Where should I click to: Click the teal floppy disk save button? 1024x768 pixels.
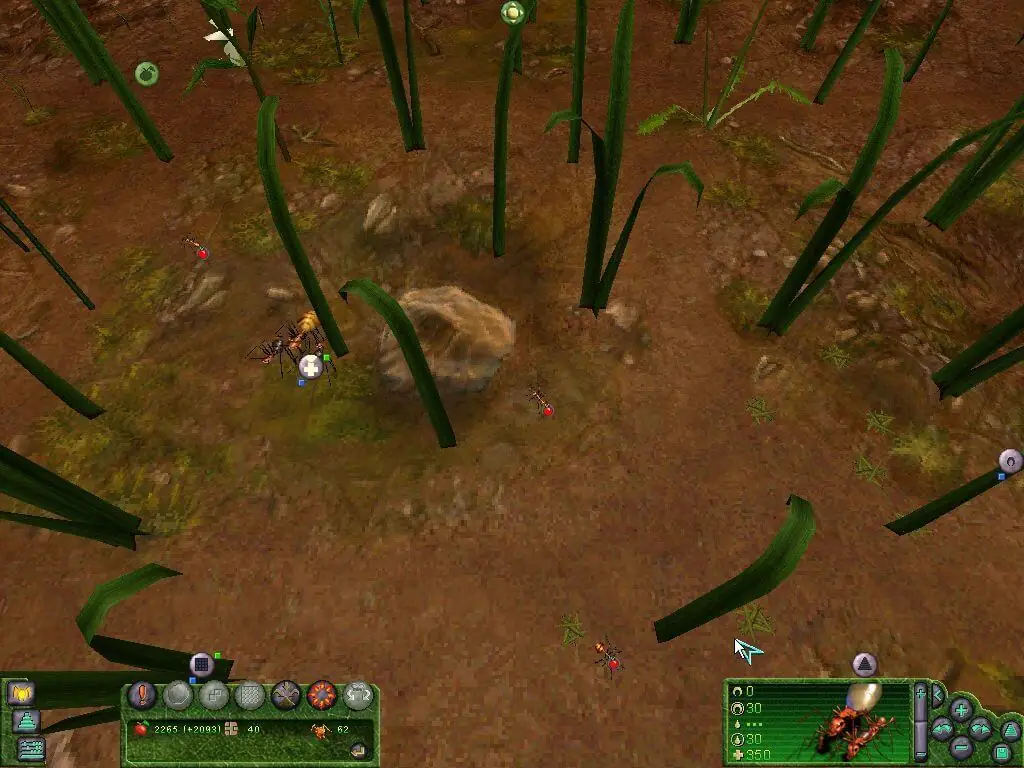coord(1001,752)
